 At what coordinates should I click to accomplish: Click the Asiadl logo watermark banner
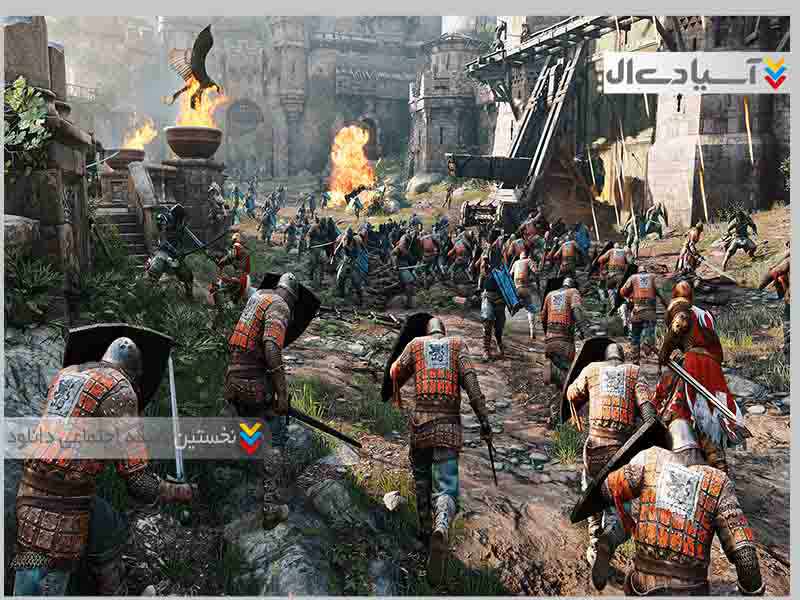point(696,72)
